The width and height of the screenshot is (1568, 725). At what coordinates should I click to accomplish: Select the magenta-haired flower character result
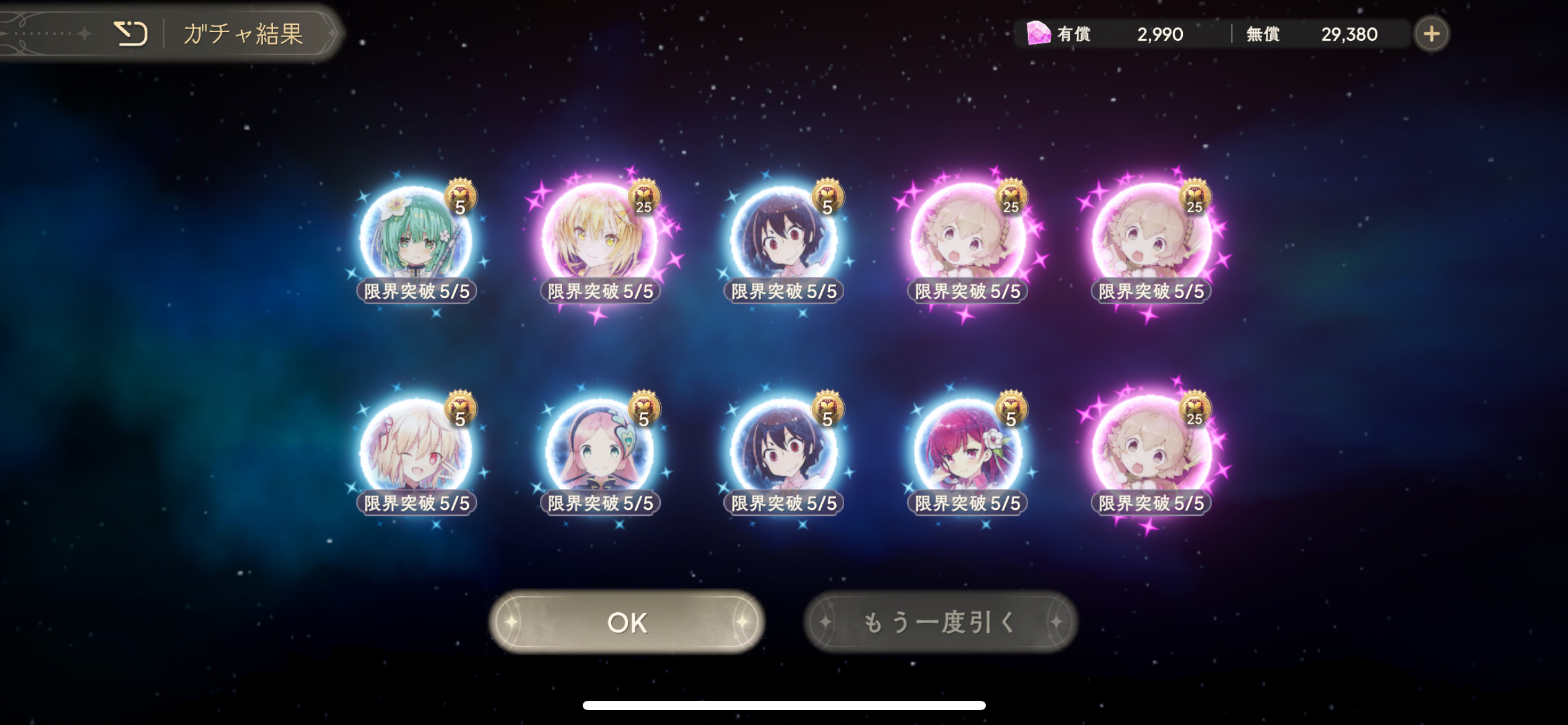click(x=967, y=452)
